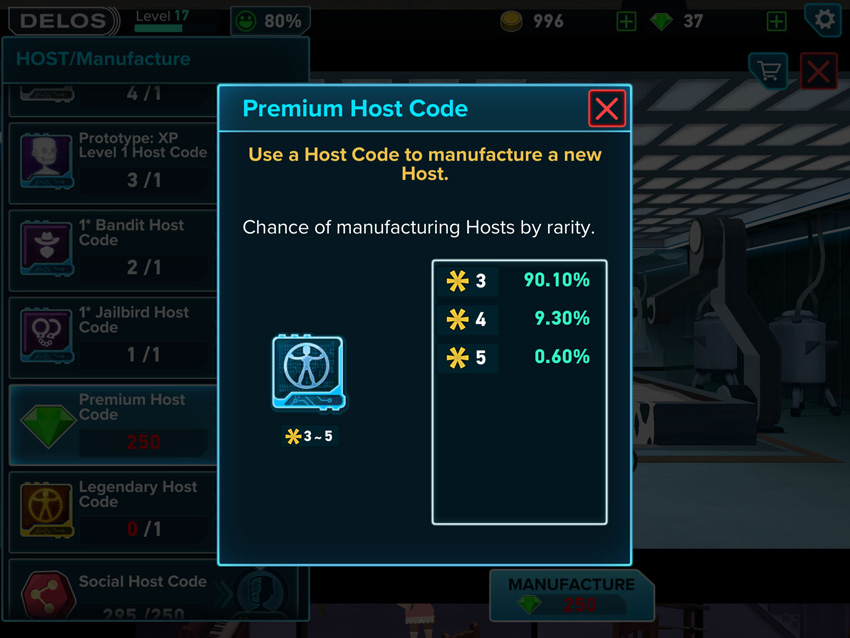Close the Premium Host Code popup

607,108
